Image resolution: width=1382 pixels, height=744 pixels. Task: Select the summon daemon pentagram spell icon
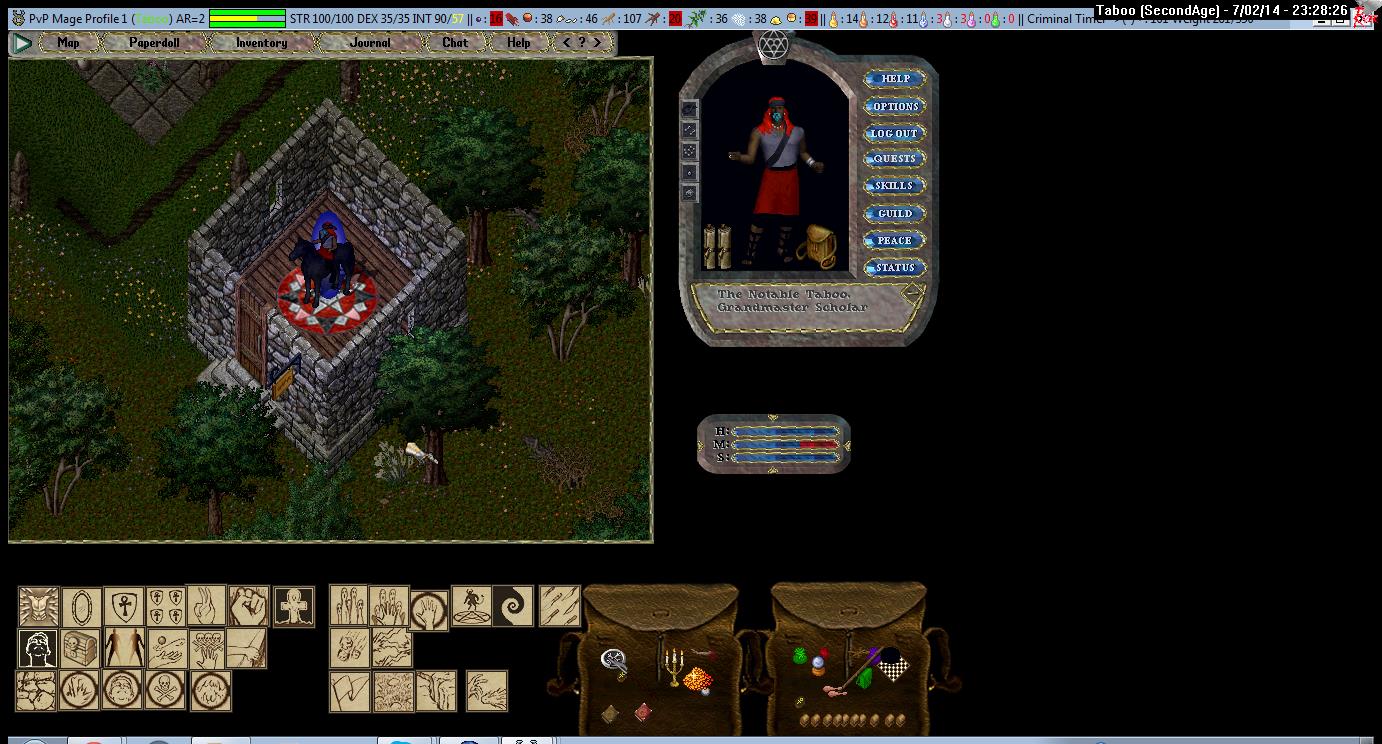click(471, 607)
